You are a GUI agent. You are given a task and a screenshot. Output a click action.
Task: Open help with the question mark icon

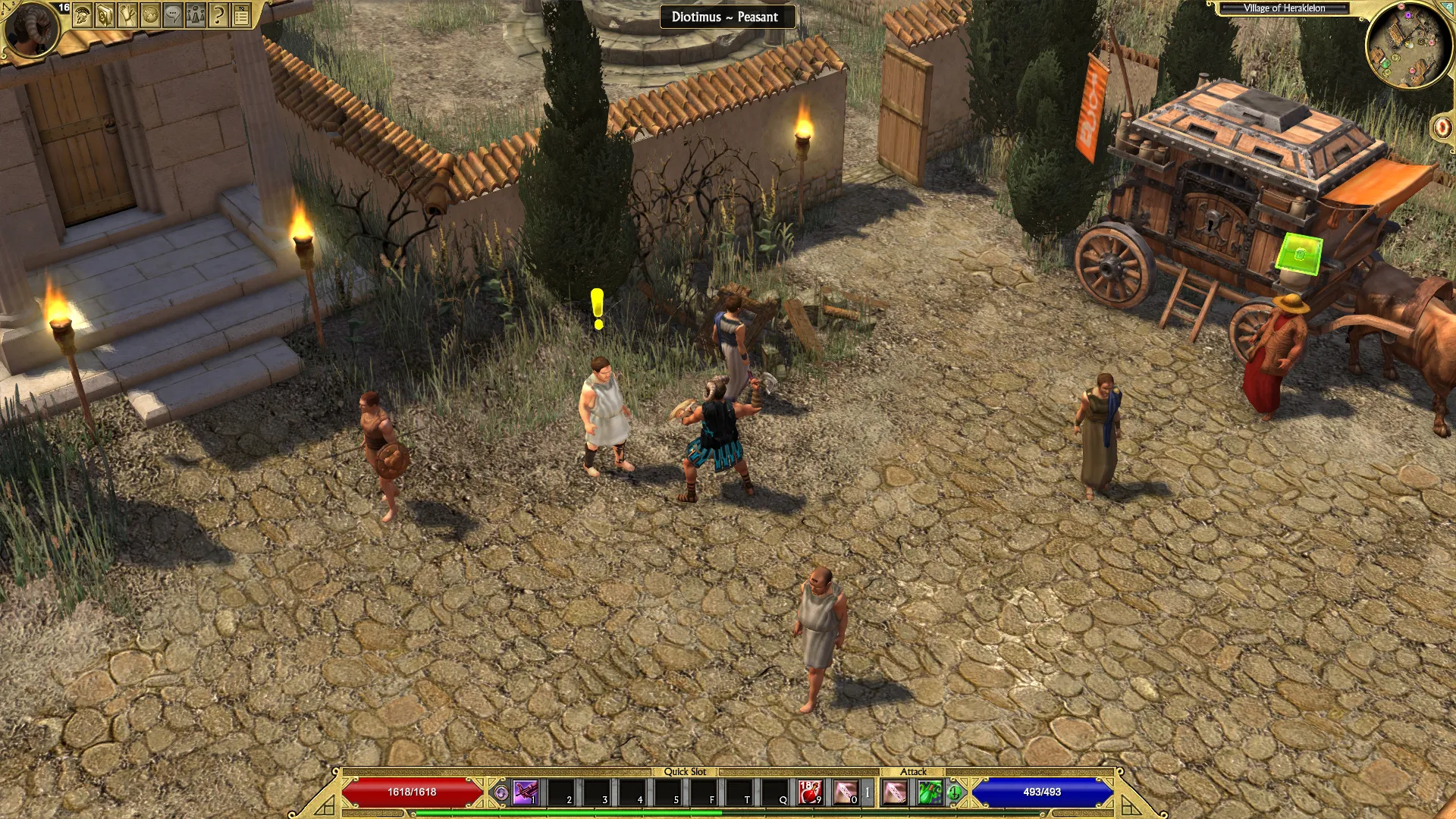(x=219, y=15)
